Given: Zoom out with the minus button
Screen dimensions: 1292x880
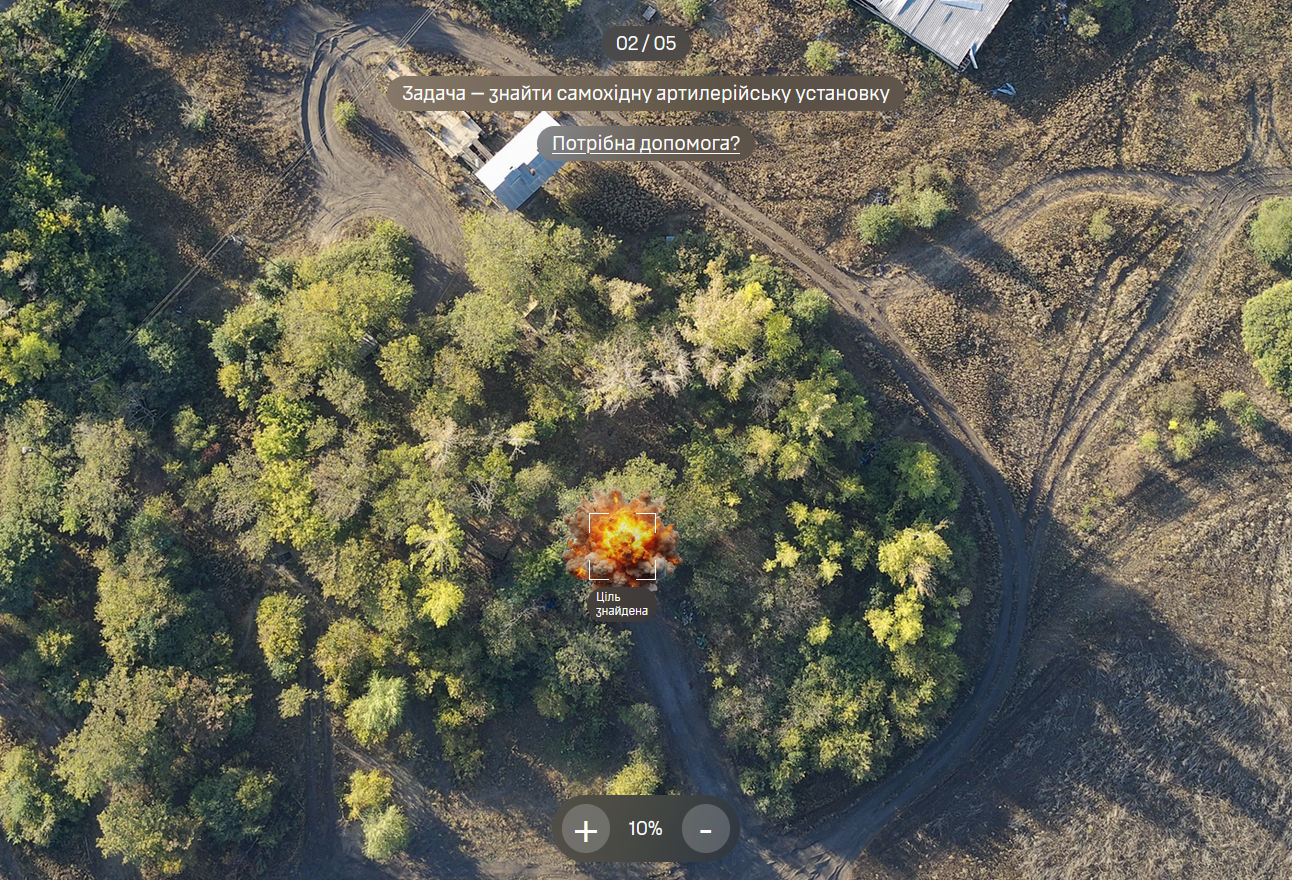Looking at the screenshot, I should point(705,829).
